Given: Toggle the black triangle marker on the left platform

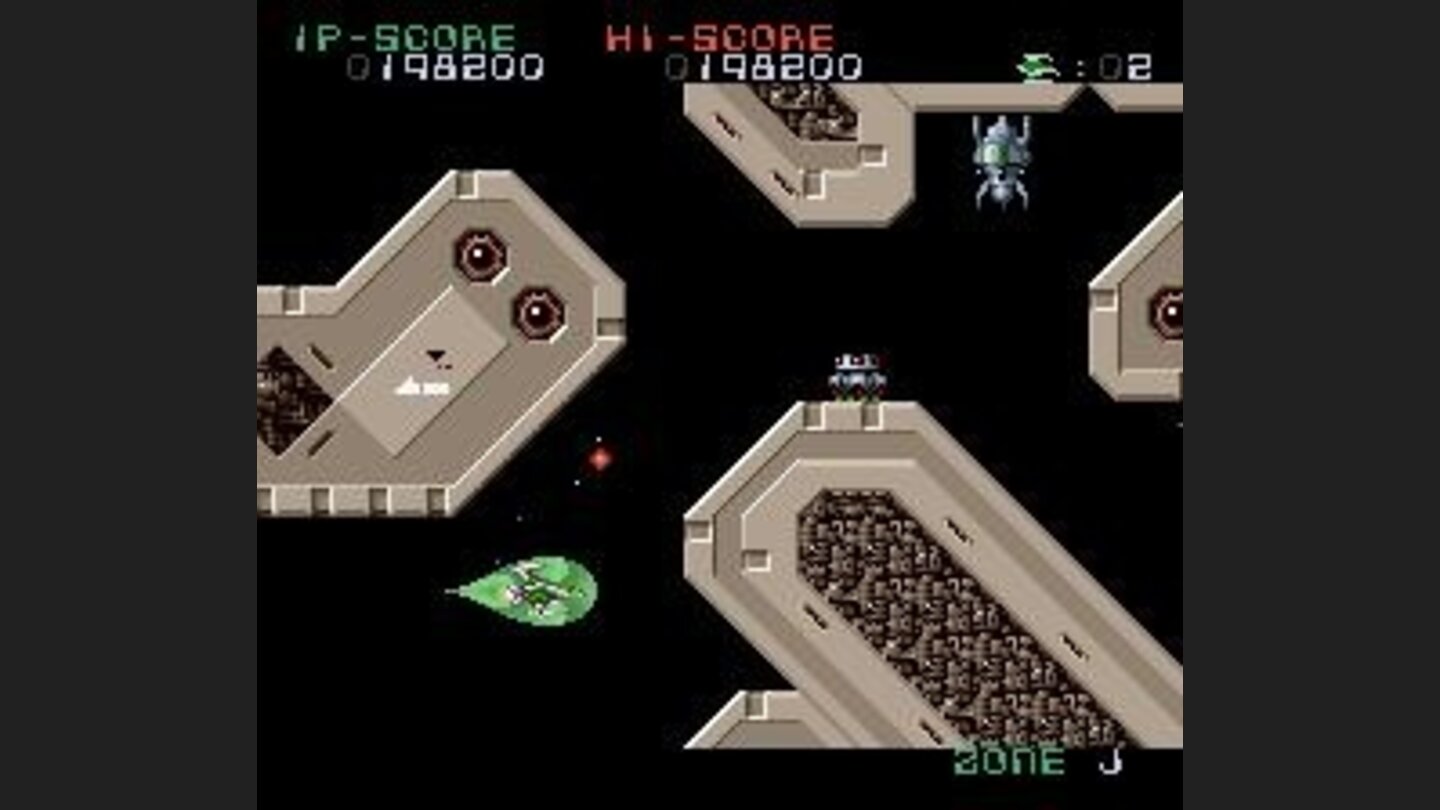Looking at the screenshot, I should [x=434, y=354].
